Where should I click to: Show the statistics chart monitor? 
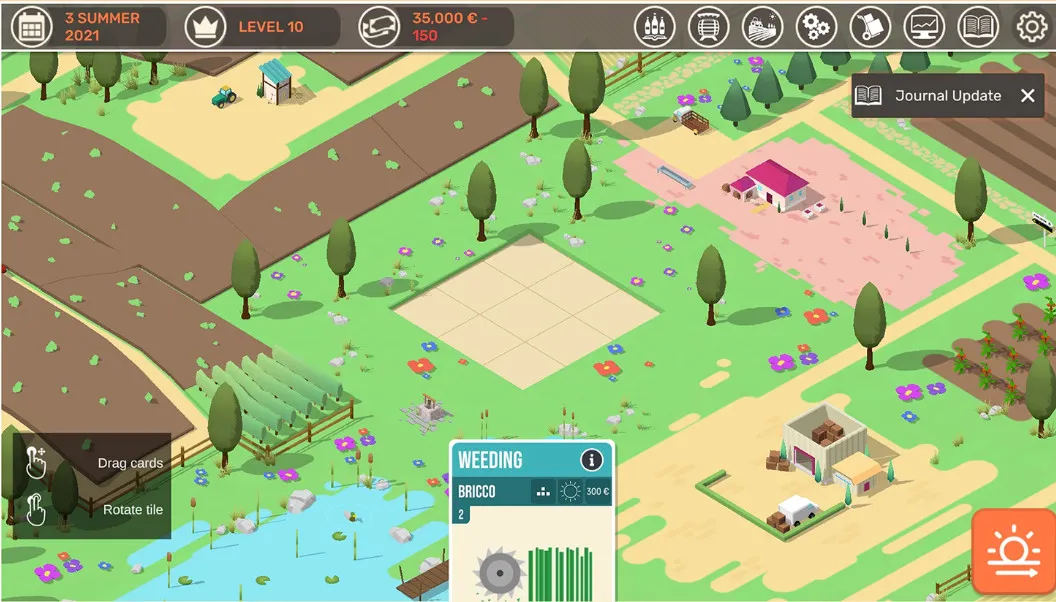924,27
